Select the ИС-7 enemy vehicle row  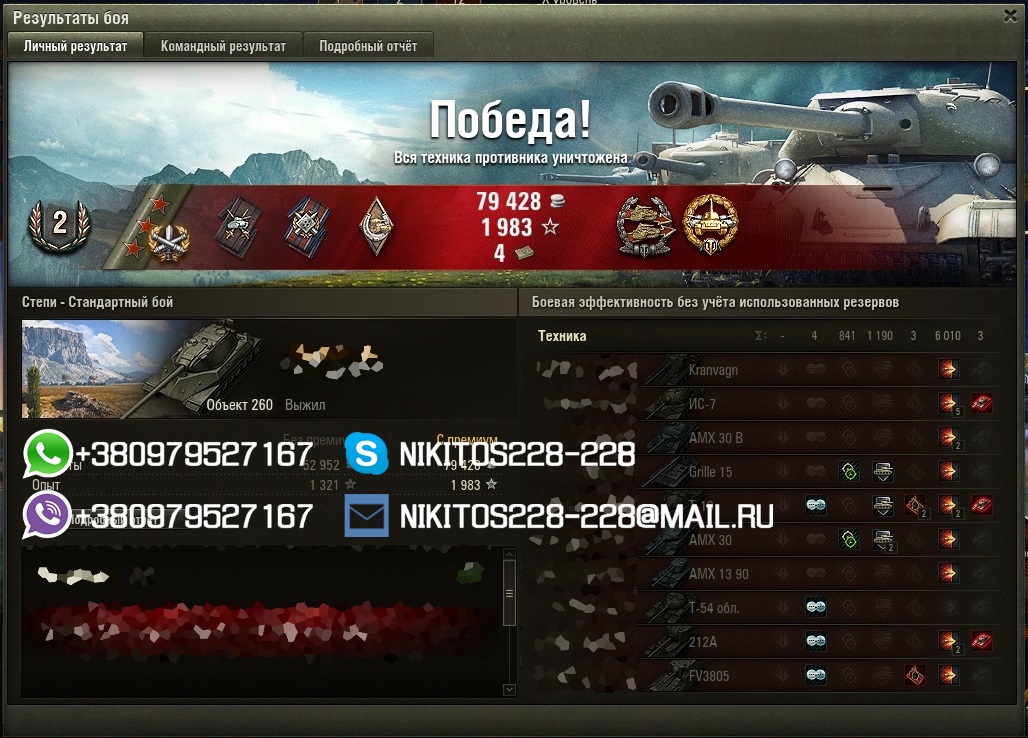(702, 404)
